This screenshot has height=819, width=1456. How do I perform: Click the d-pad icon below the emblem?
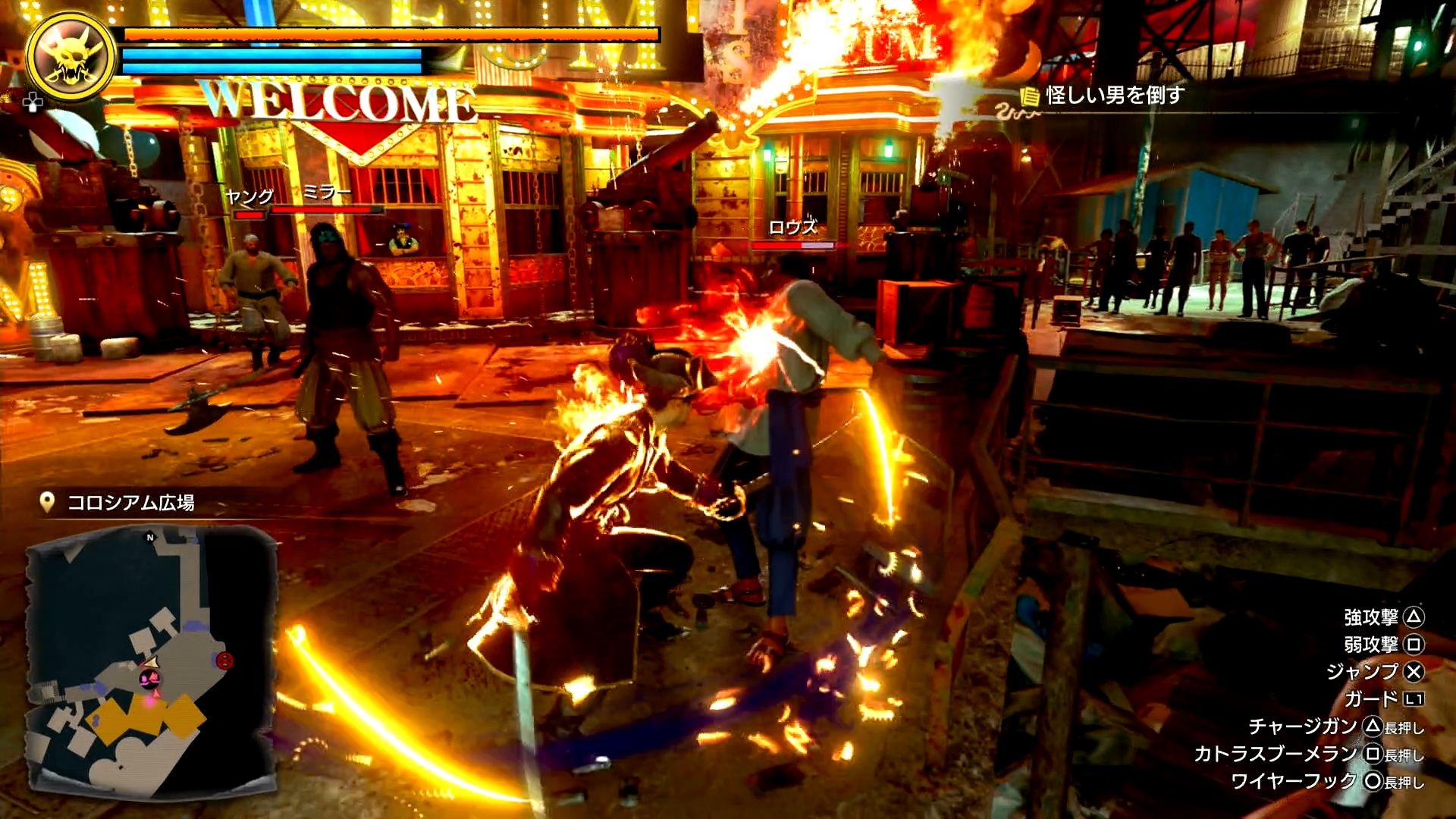coord(33,102)
